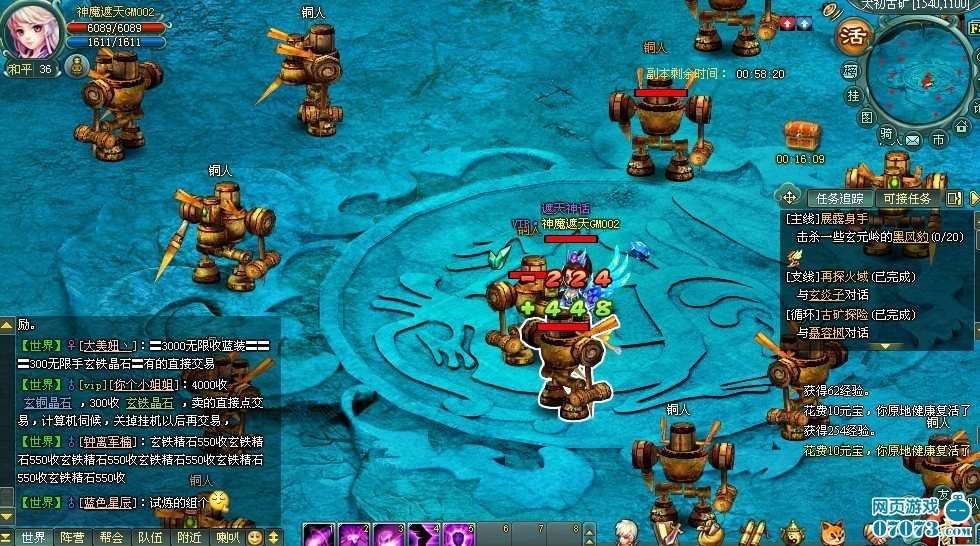
Task: Switch to the 可接任务 available quests tab
Action: click(x=906, y=198)
